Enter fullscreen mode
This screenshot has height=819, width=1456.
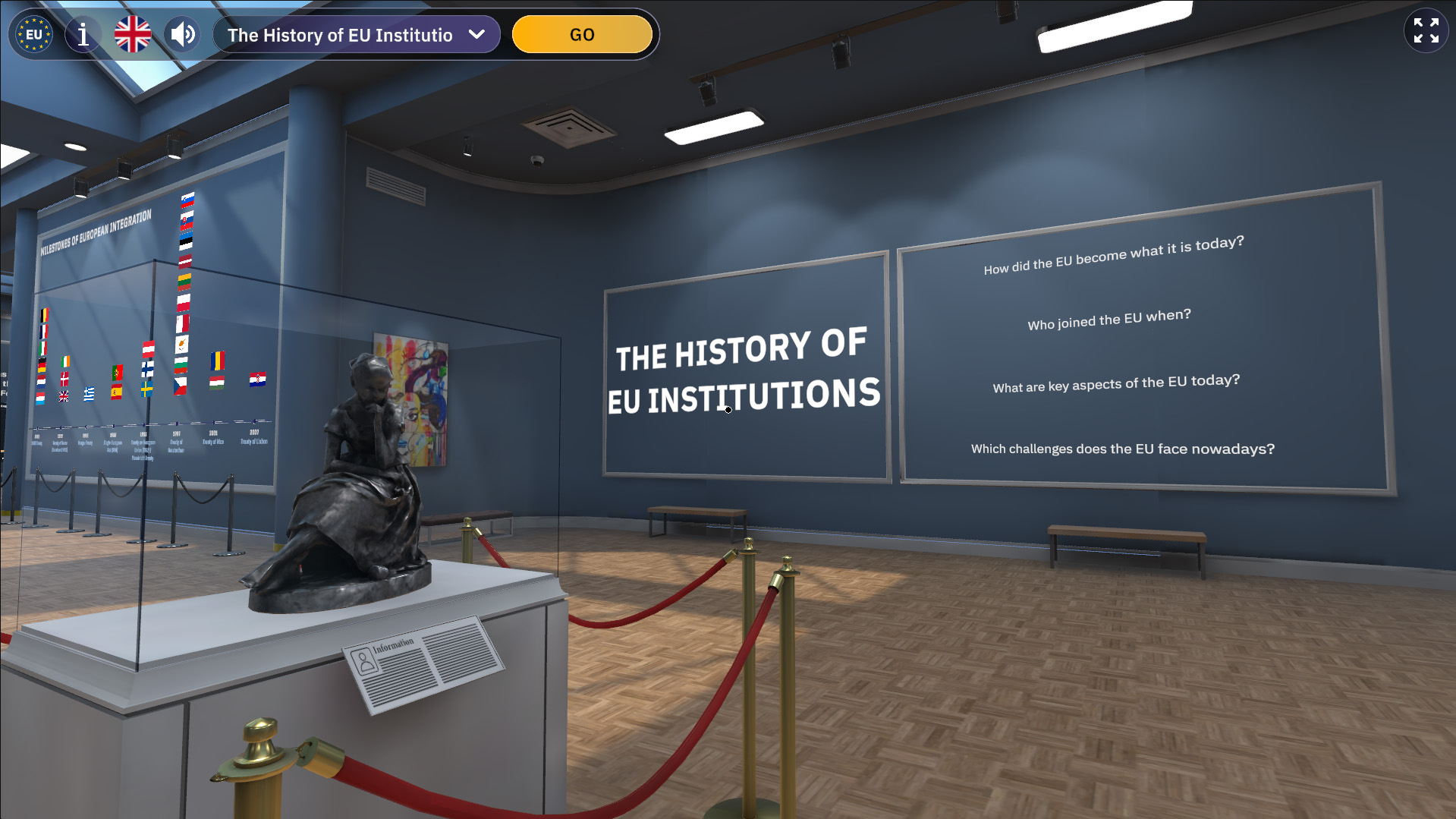(1426, 30)
